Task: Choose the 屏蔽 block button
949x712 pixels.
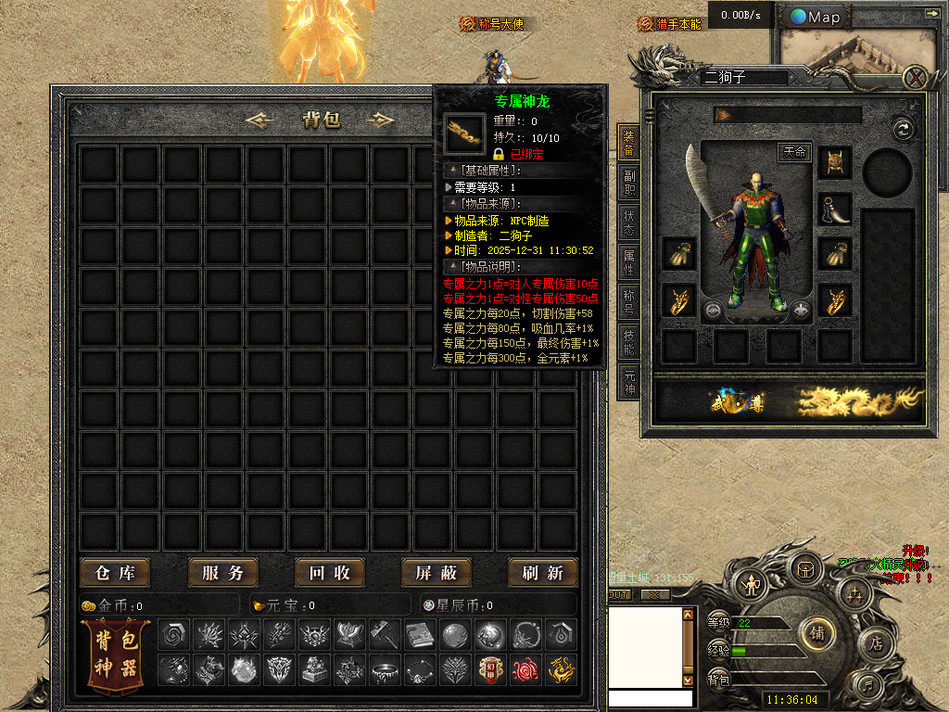Action: pos(436,573)
